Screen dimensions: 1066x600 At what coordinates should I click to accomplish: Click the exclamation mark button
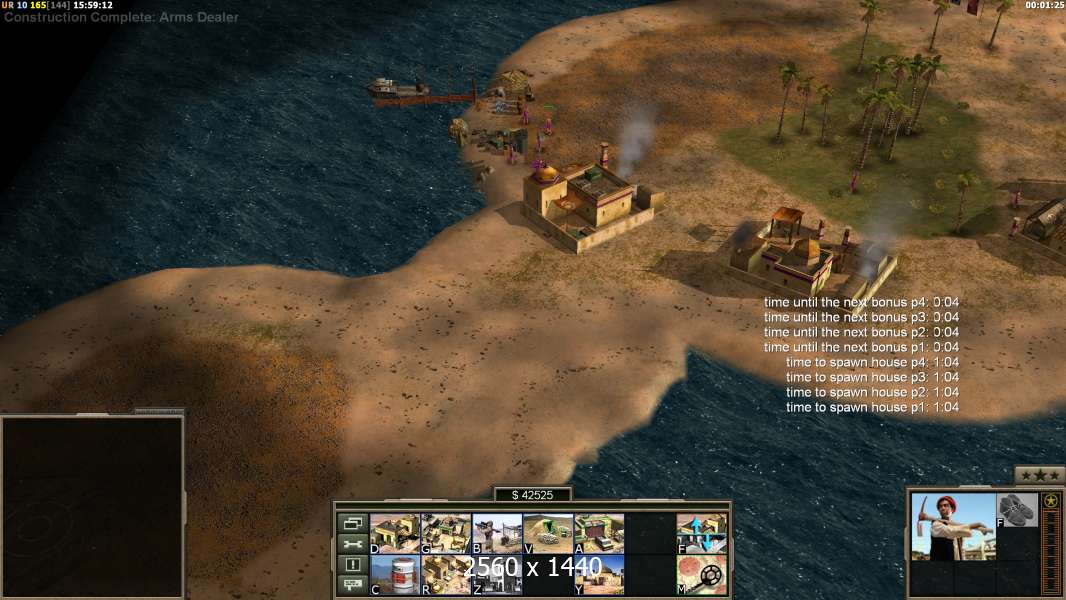point(352,565)
